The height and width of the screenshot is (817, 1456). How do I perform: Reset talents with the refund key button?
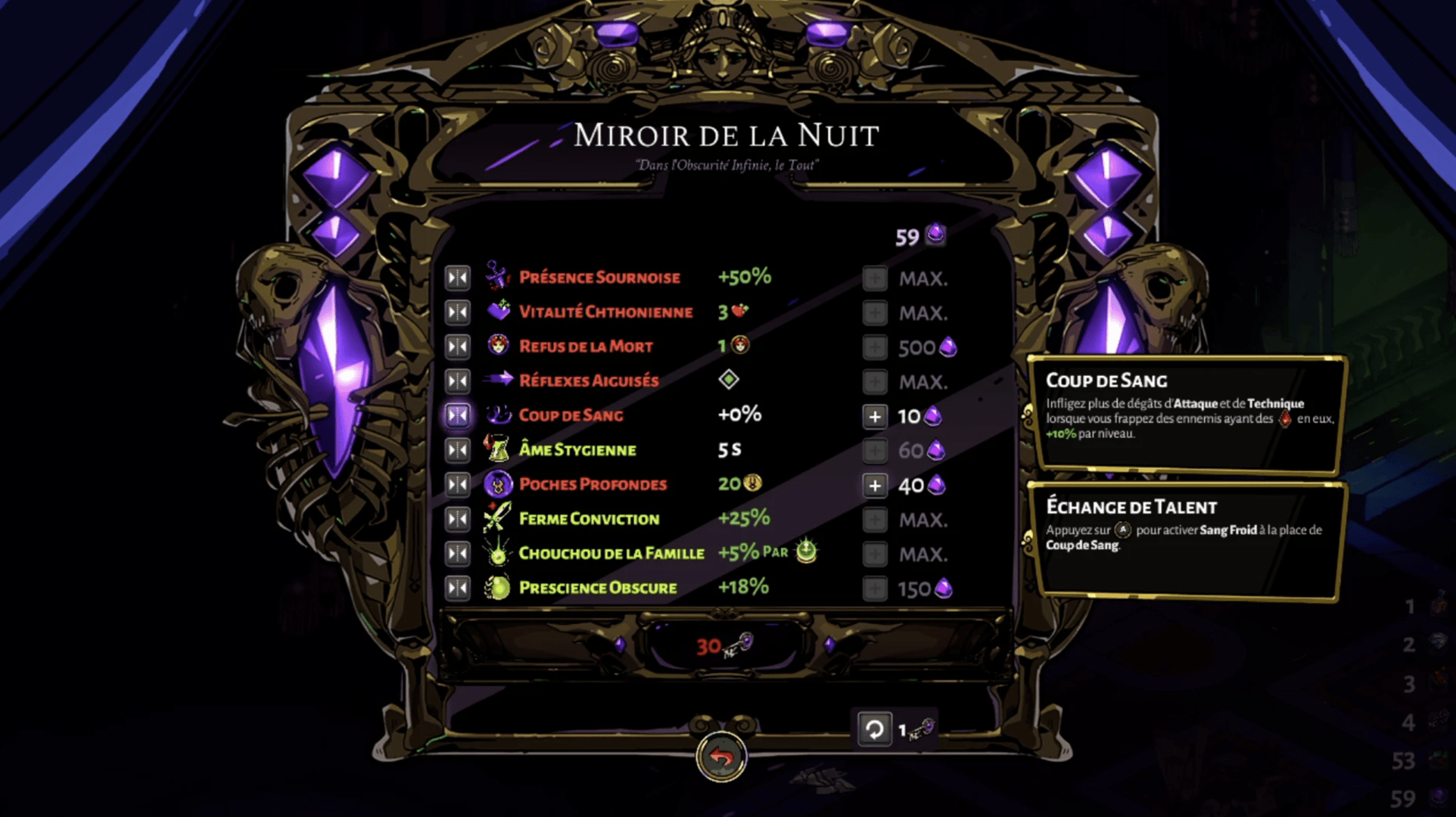point(874,729)
